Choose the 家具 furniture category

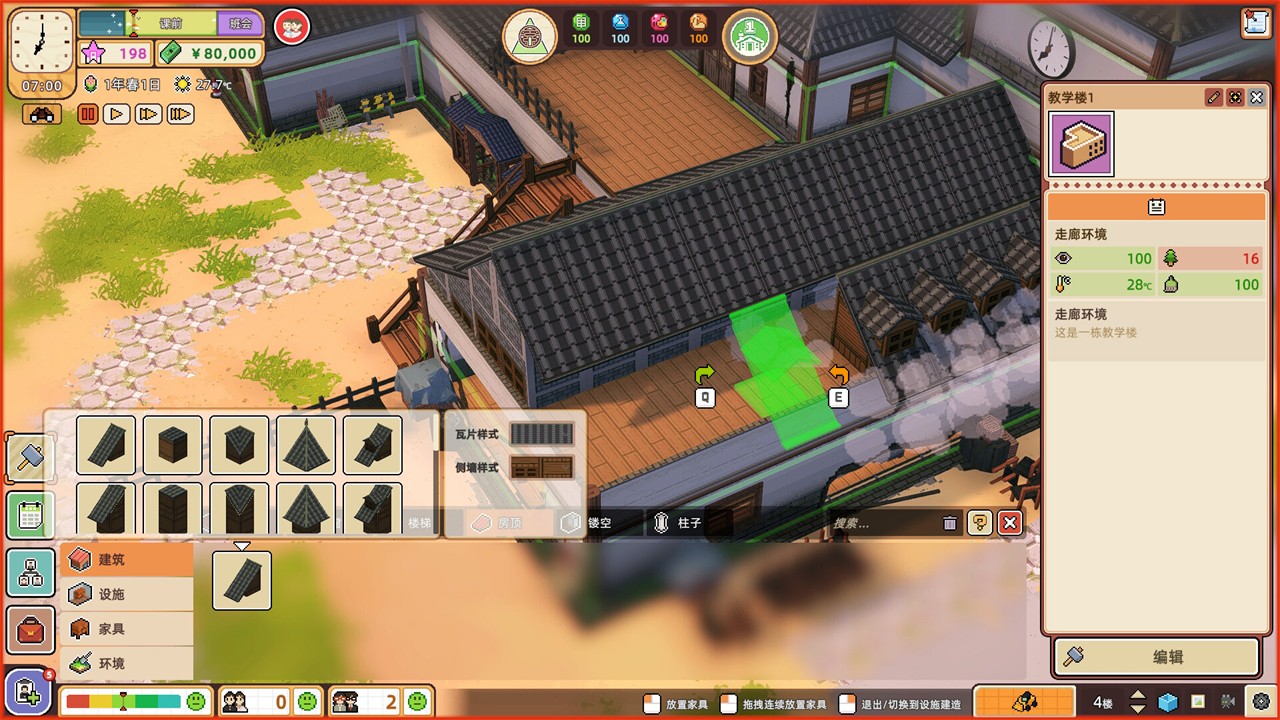point(127,629)
